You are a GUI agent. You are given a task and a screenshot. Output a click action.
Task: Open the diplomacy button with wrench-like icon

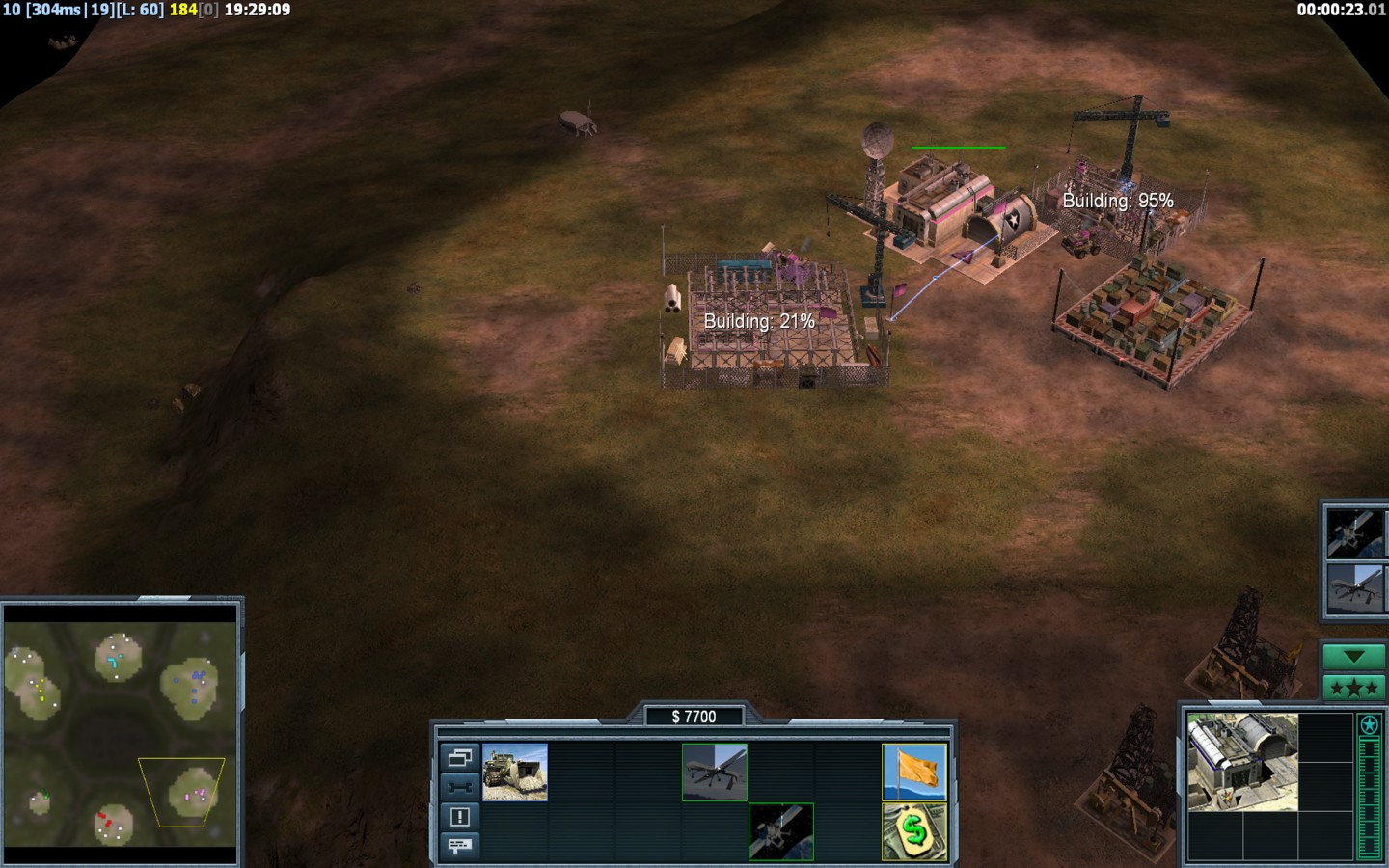pyautogui.click(x=459, y=787)
